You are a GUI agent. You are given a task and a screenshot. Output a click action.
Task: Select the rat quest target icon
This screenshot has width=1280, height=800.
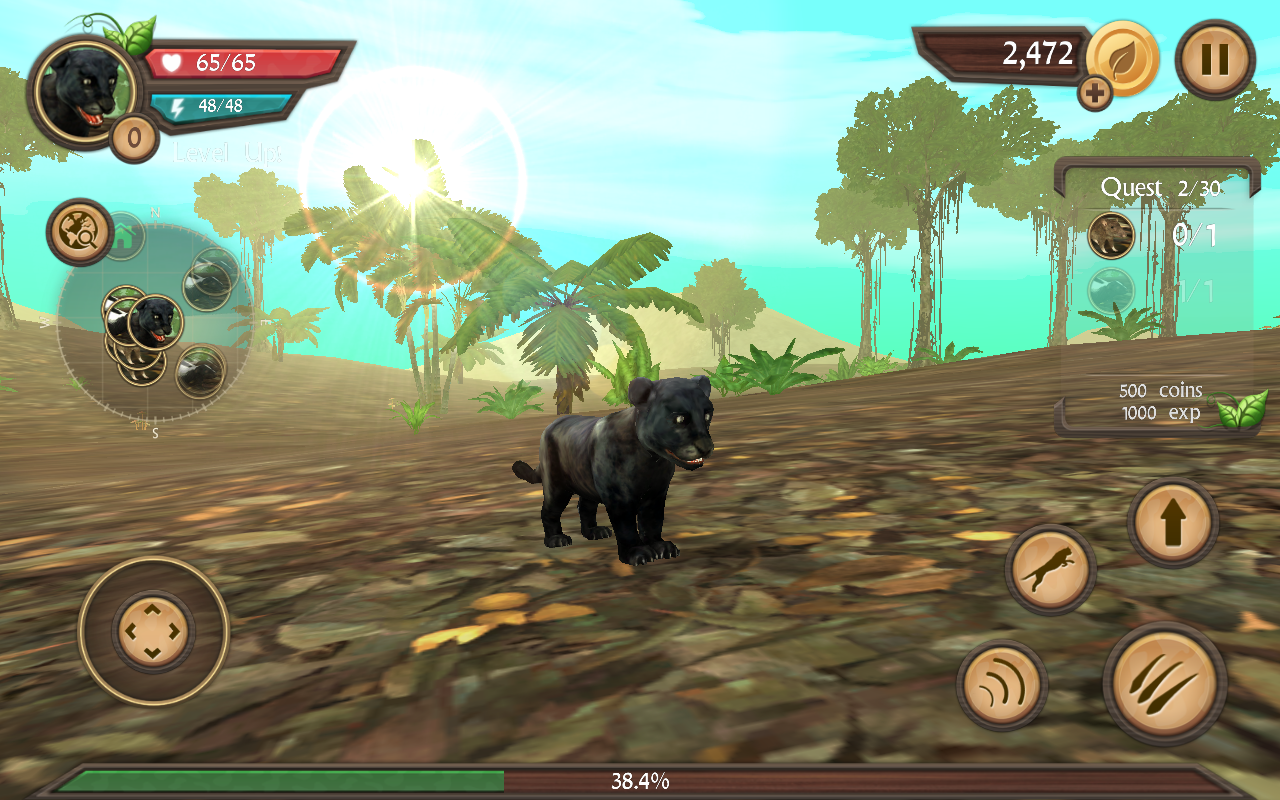tap(1110, 237)
